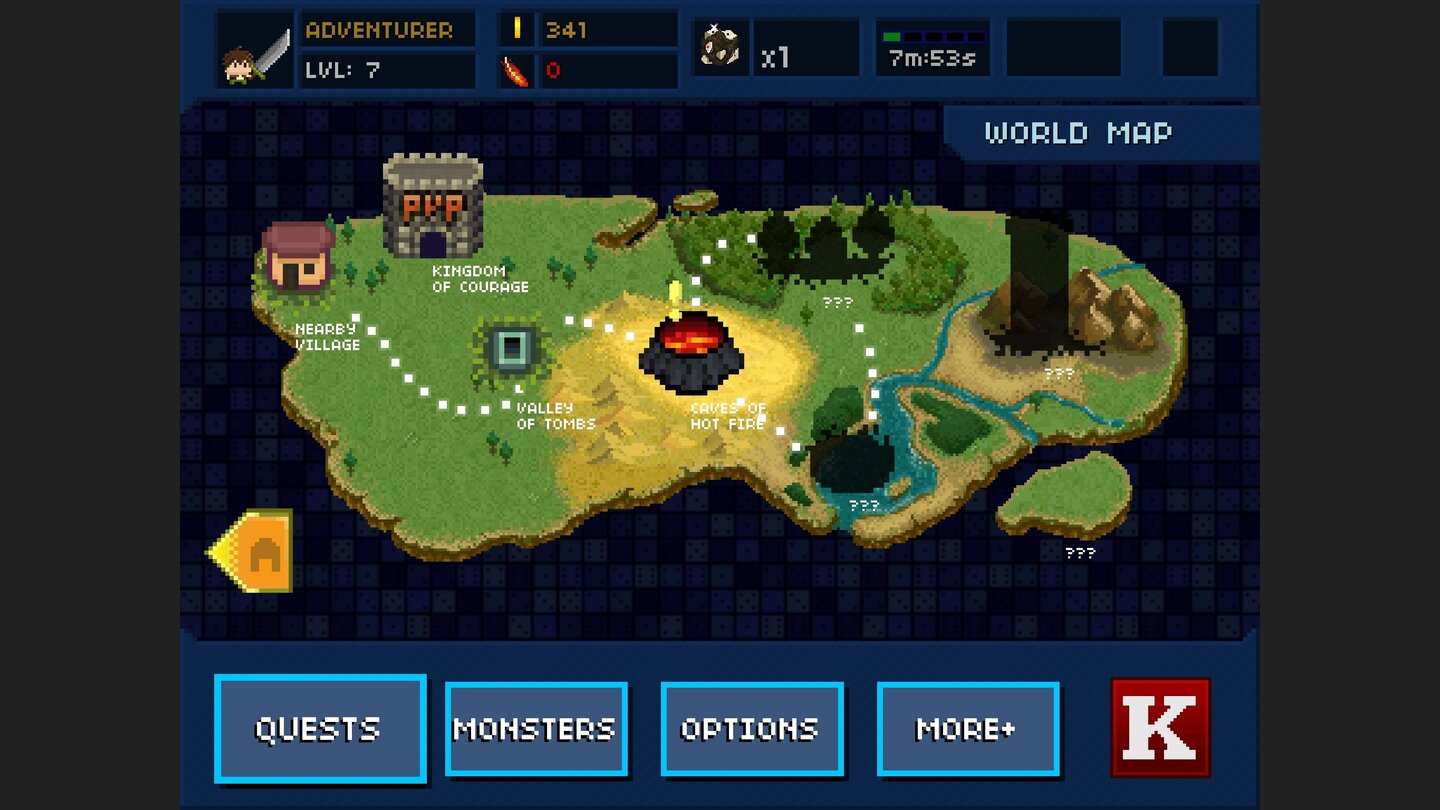Open the MONSTERS menu
Image resolution: width=1440 pixels, height=810 pixels.
pyautogui.click(x=537, y=727)
